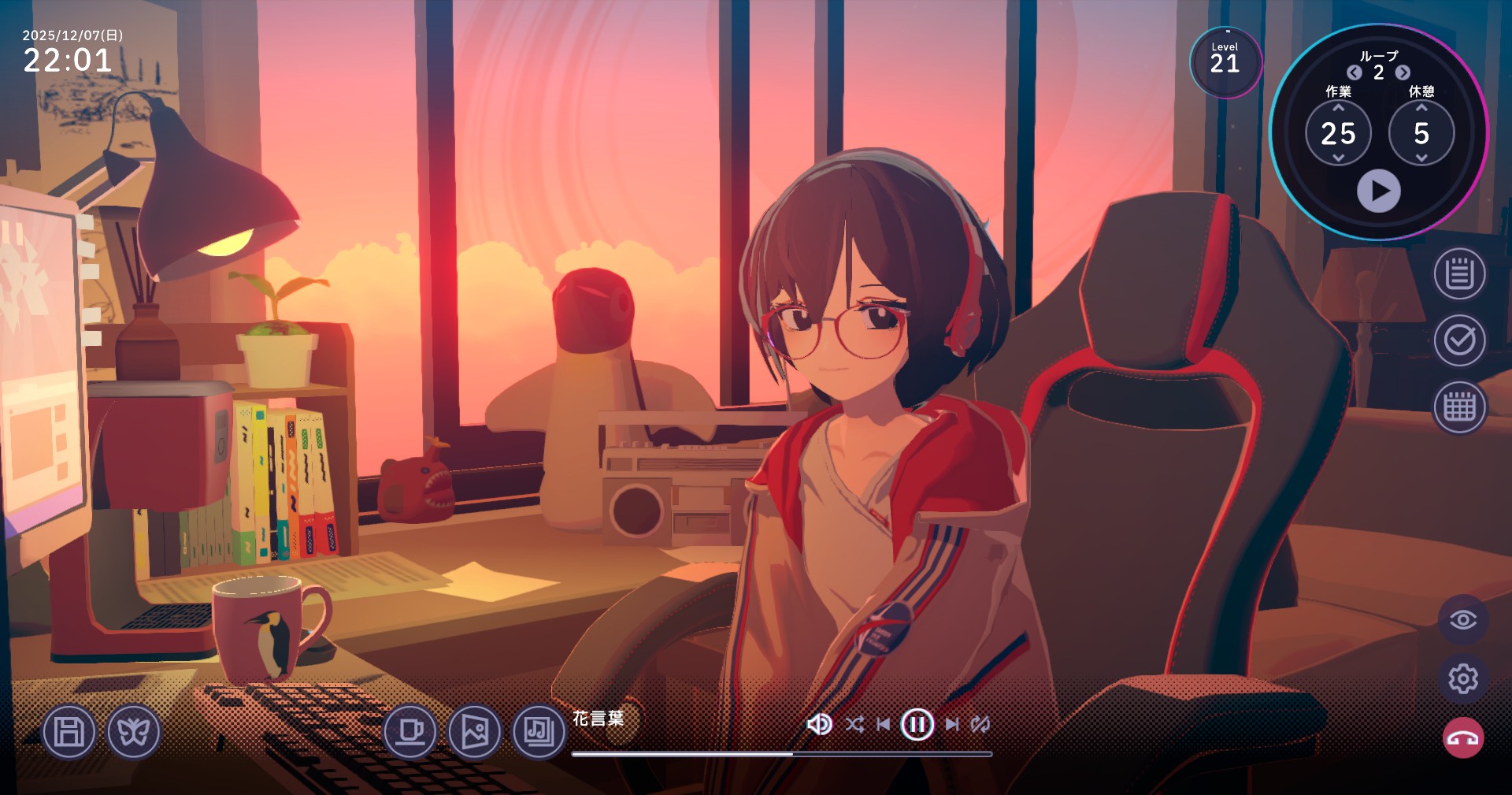Pause the currently playing song
This screenshot has width=1512, height=795.
pyautogui.click(x=917, y=724)
